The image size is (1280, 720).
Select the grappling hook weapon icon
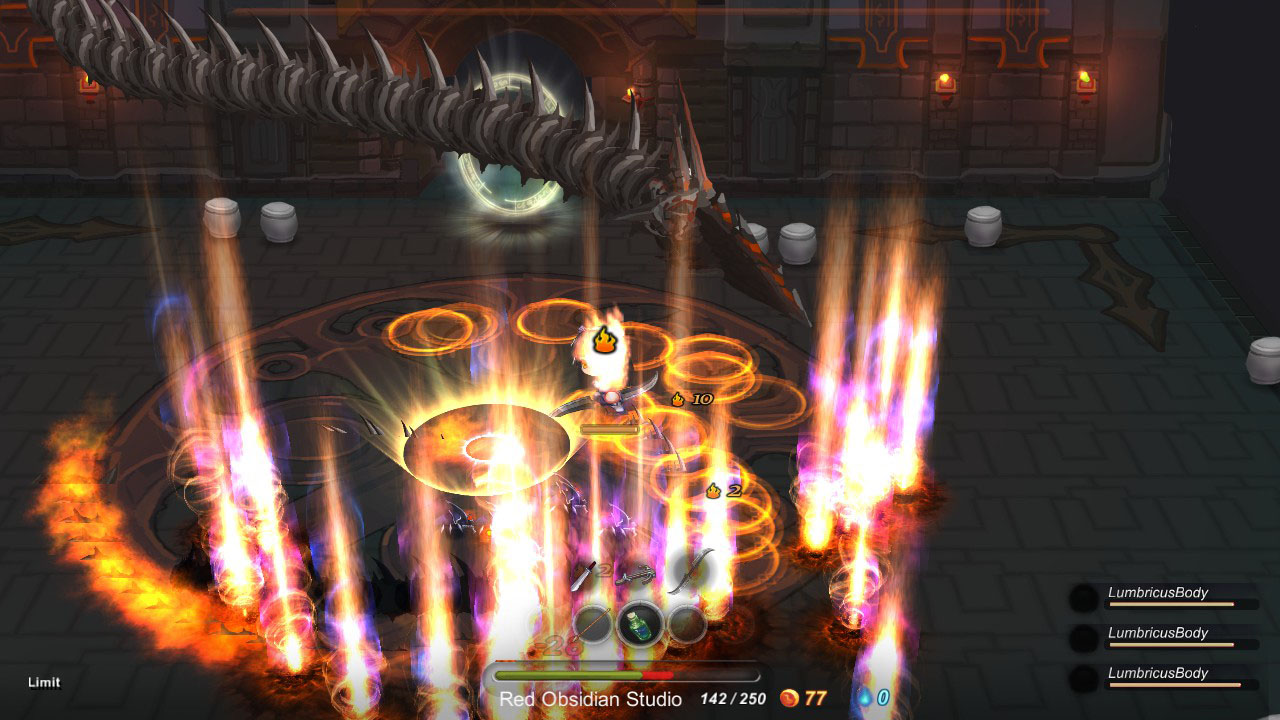click(x=635, y=575)
